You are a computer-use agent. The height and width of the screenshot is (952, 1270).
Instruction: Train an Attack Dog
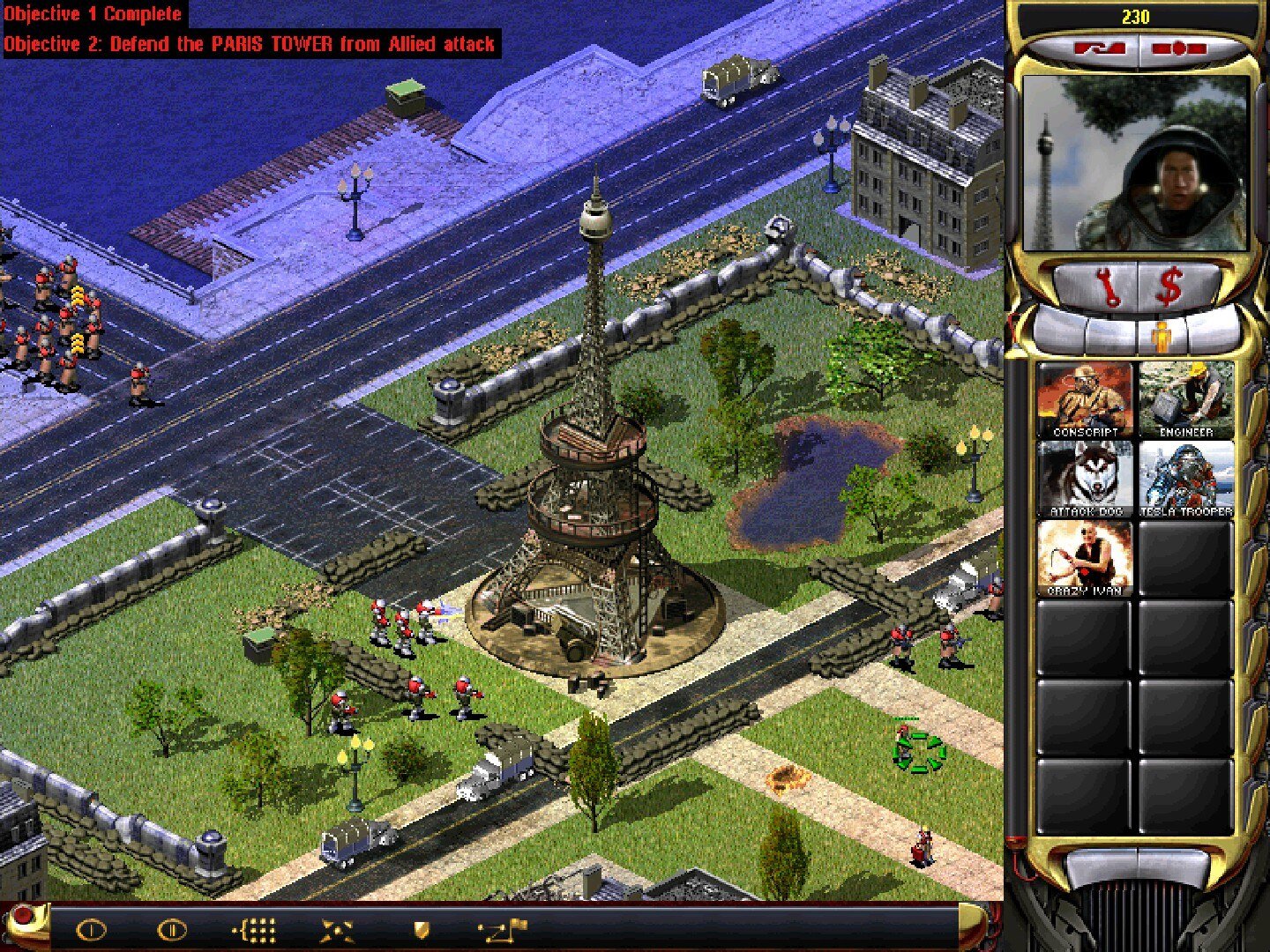pyautogui.click(x=1085, y=479)
